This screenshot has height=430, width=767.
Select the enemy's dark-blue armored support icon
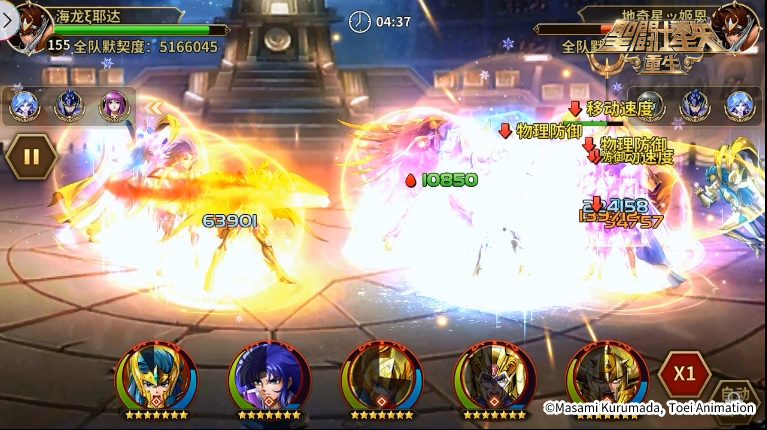click(x=696, y=104)
